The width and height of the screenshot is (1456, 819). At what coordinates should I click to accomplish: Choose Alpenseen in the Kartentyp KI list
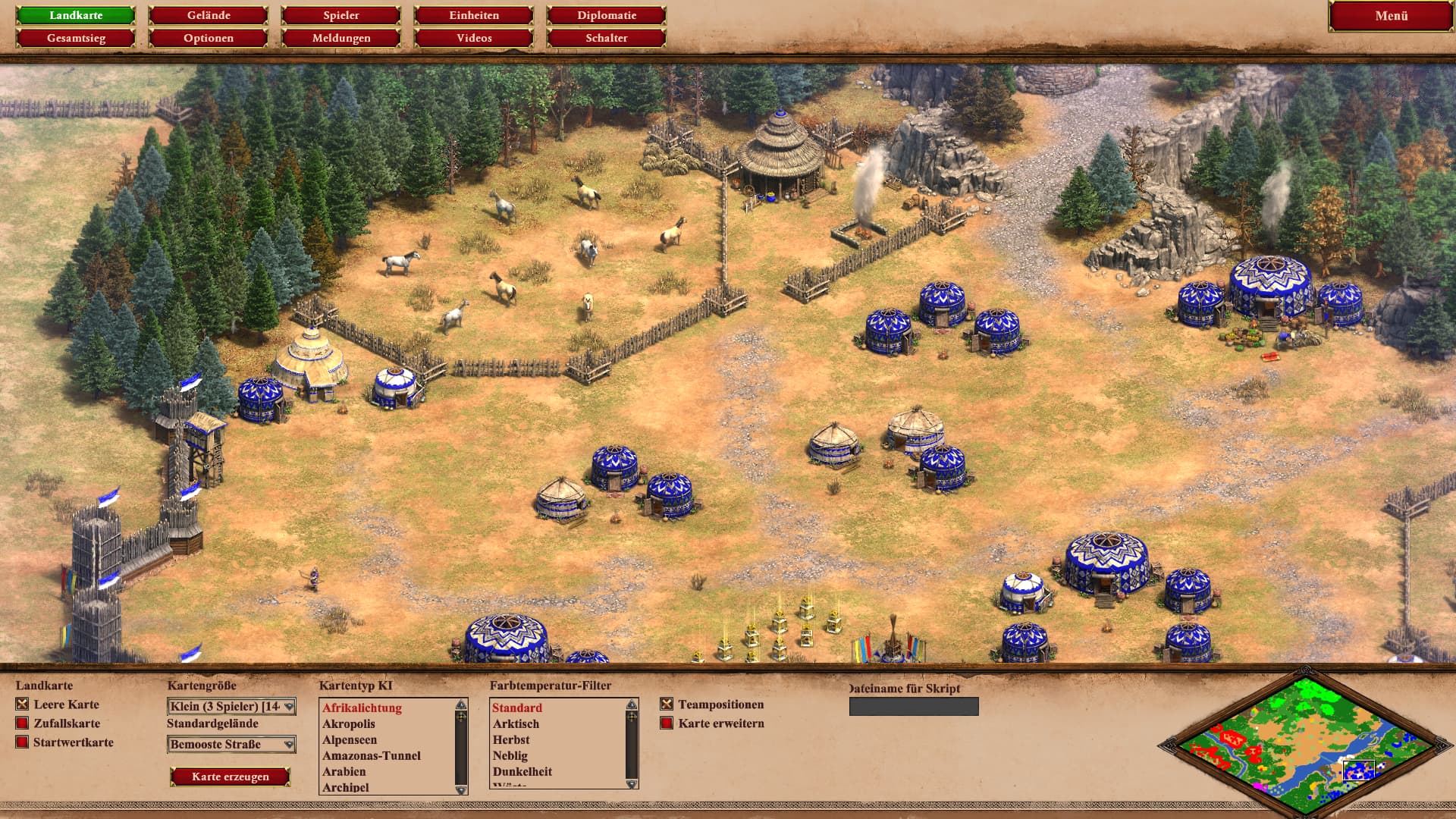pos(350,740)
